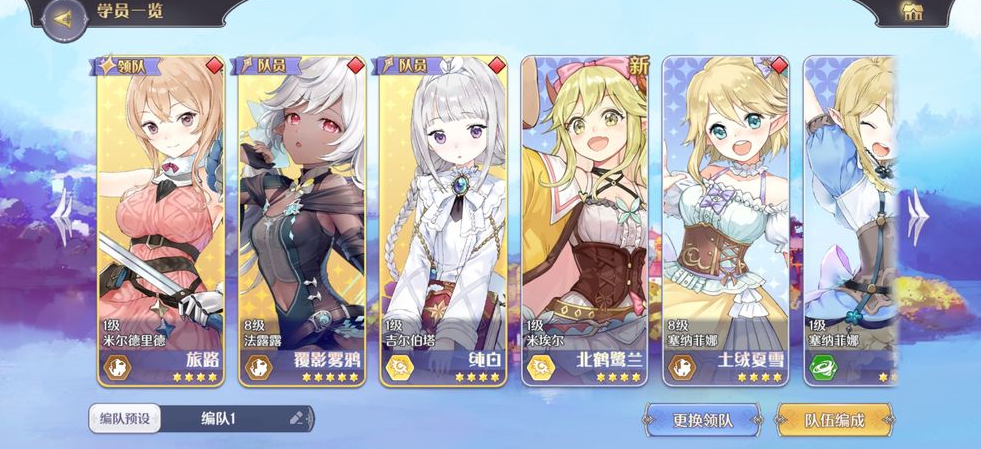Open the 编队预设 preset selector

point(125,418)
